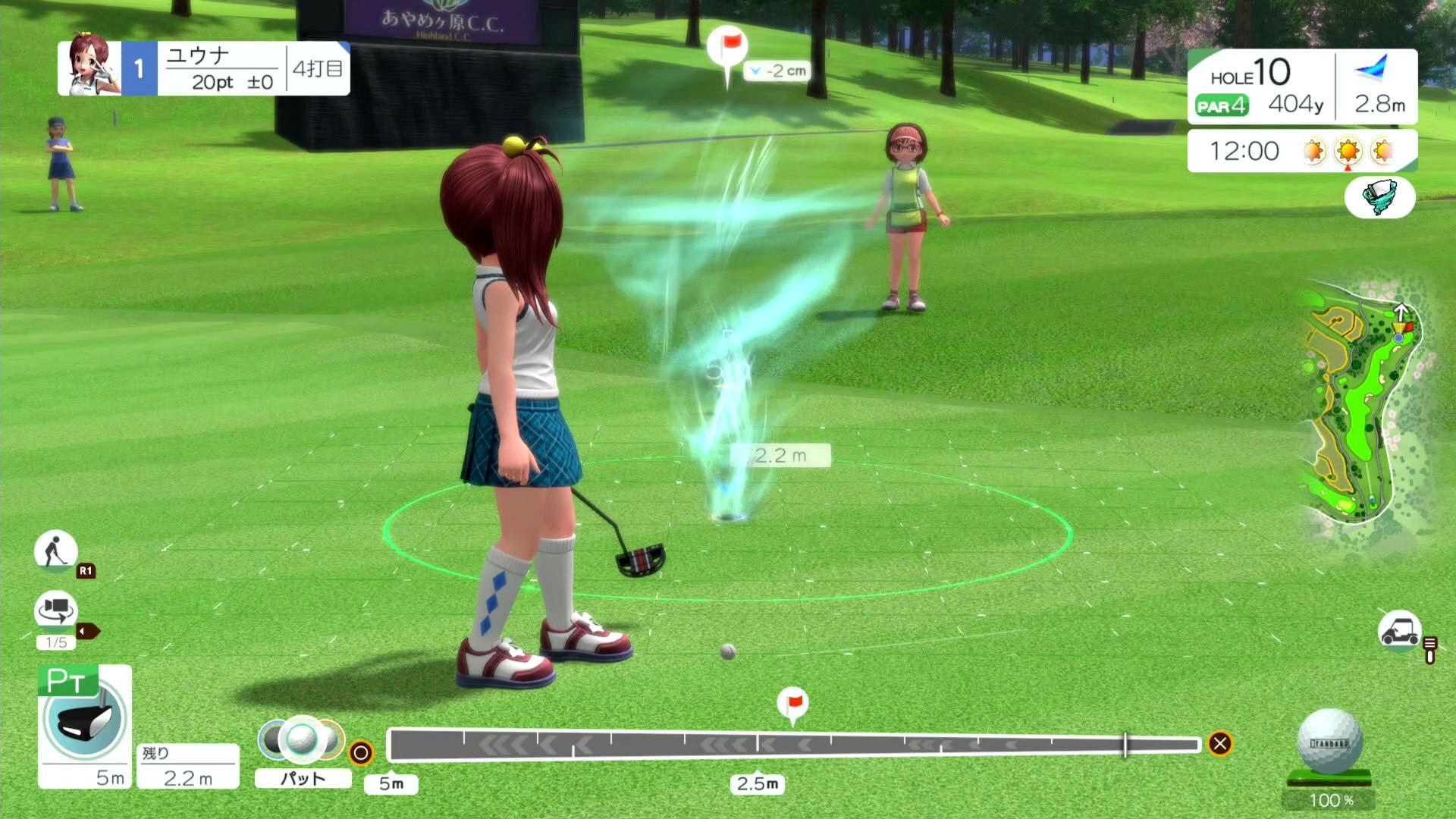Open the hole 10 info panel
Image resolution: width=1456 pixels, height=819 pixels.
(1260, 86)
